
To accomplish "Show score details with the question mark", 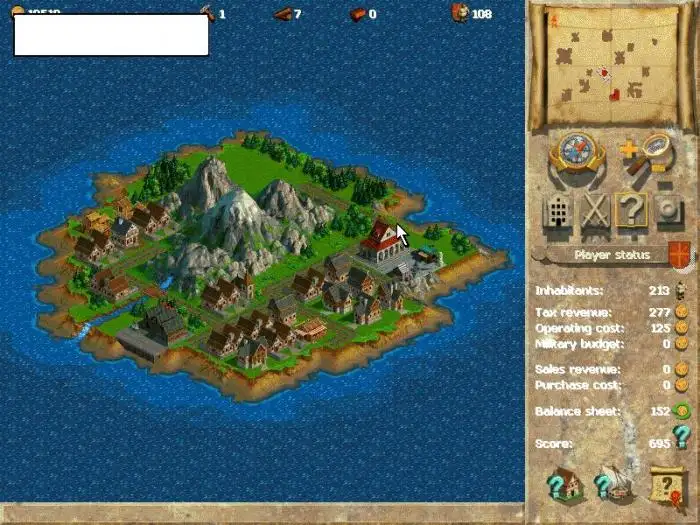I will tap(681, 437).
